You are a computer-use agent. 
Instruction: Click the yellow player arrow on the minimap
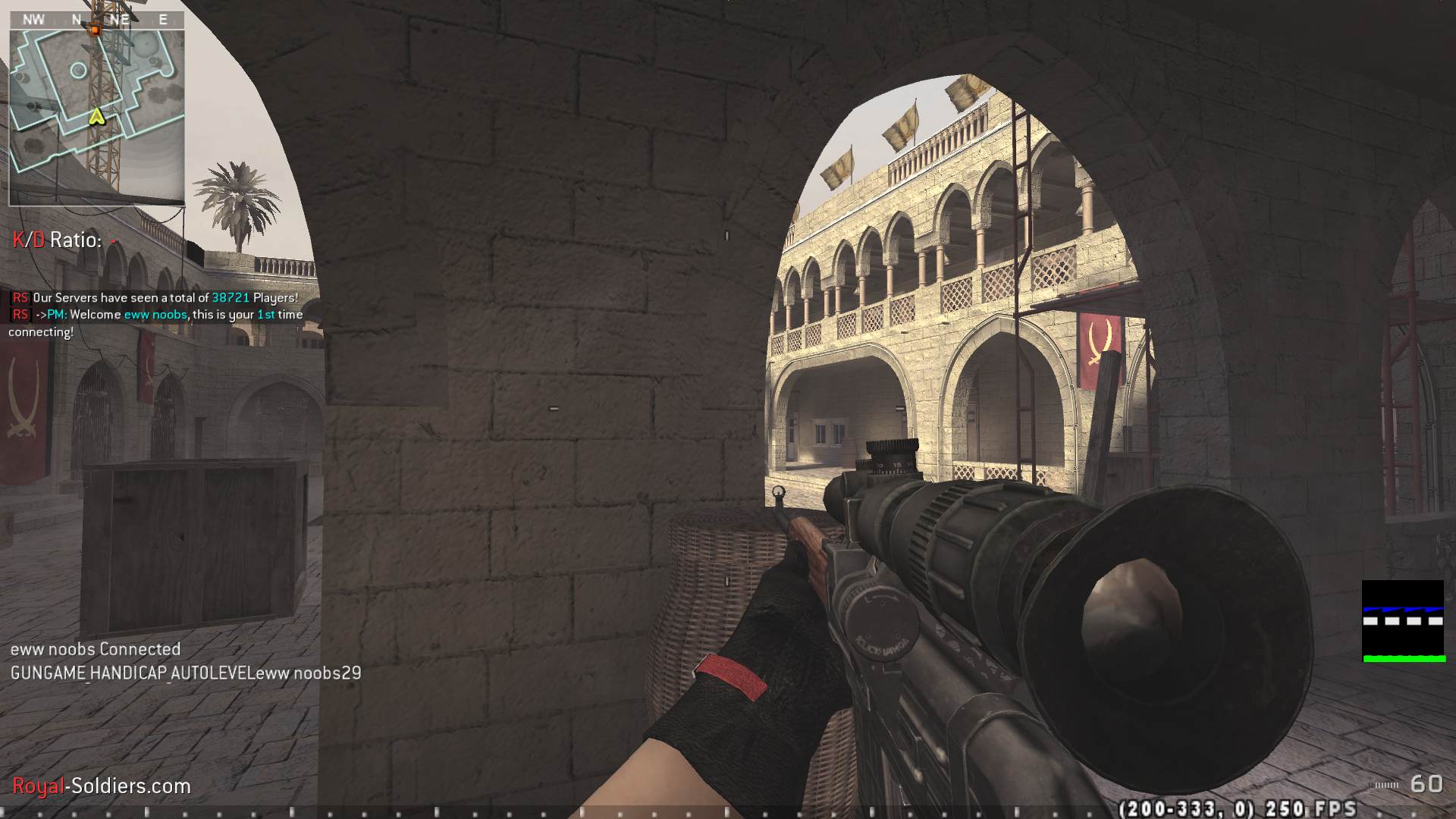click(96, 118)
